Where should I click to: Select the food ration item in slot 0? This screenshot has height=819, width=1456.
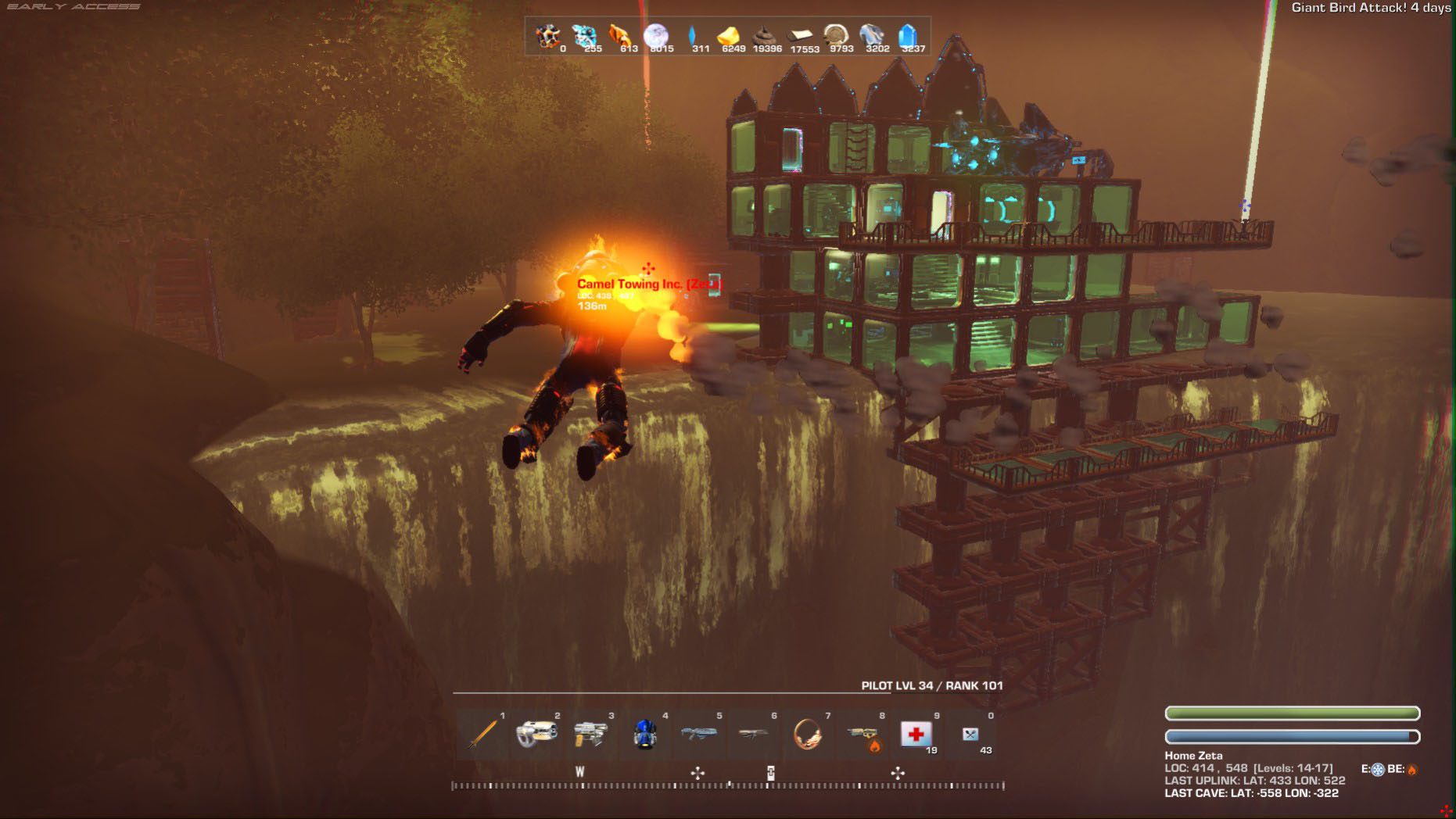(x=970, y=734)
